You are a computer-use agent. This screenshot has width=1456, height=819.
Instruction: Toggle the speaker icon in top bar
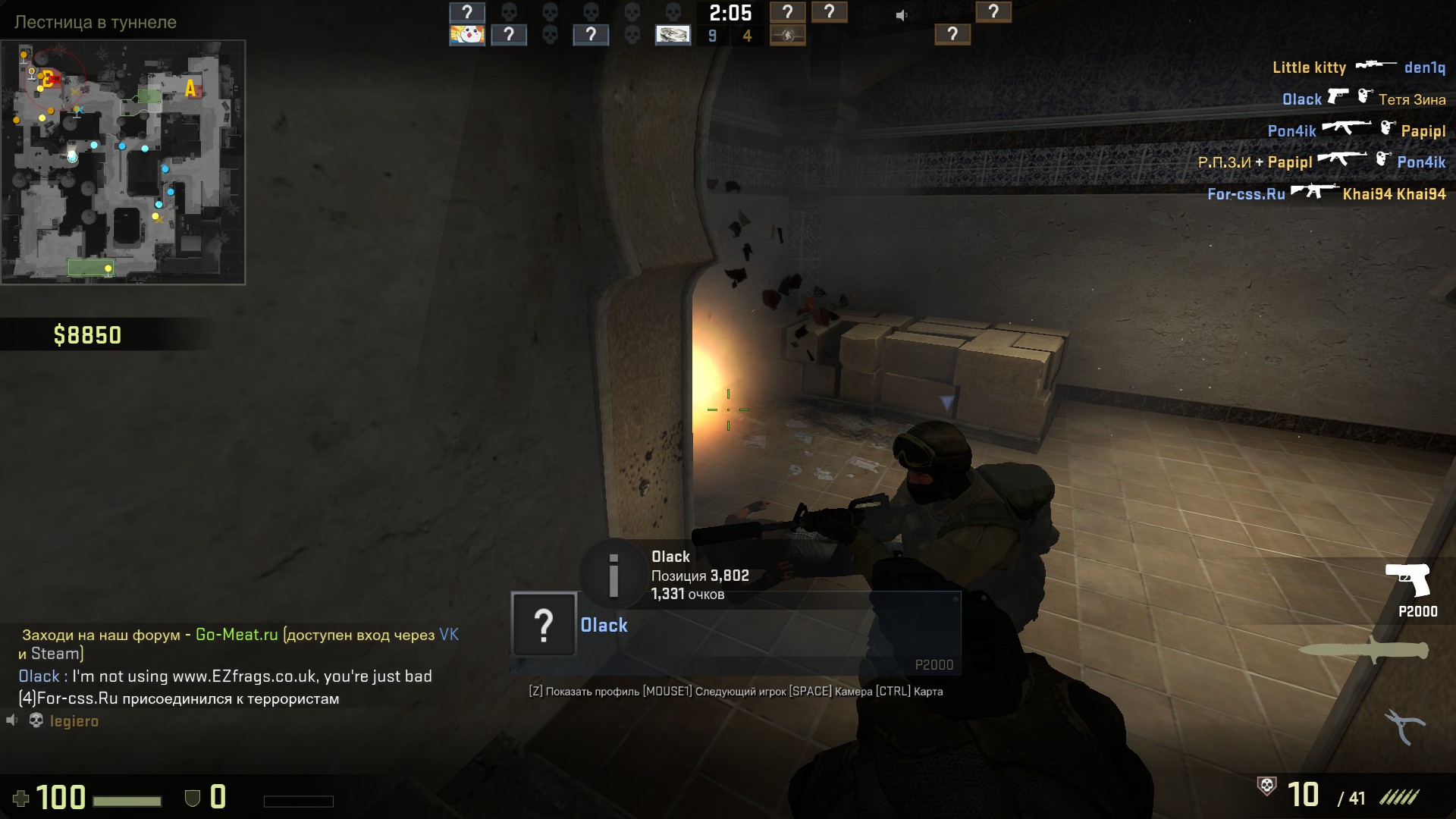(901, 15)
